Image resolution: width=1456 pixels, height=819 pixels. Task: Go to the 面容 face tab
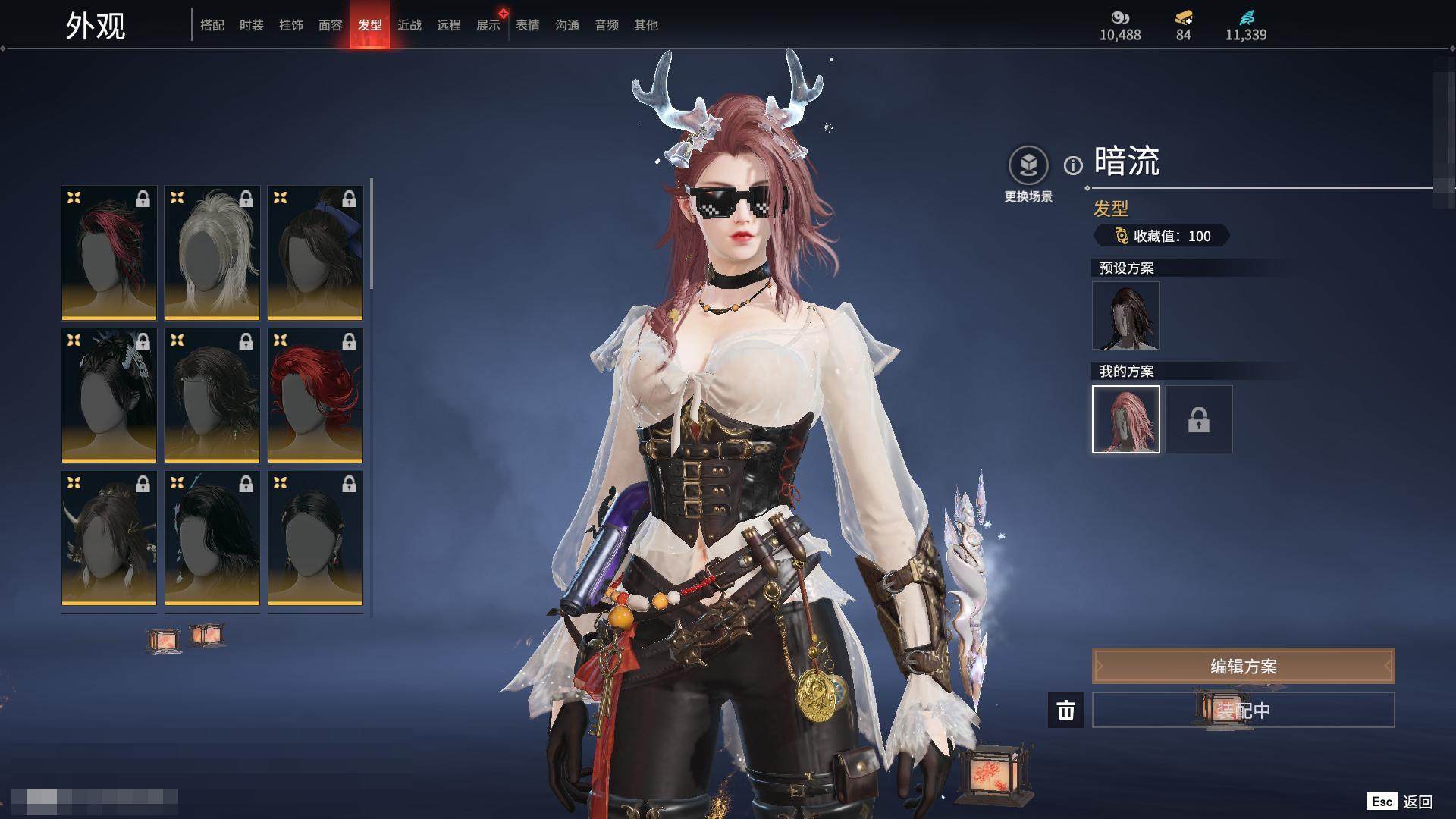pos(331,25)
